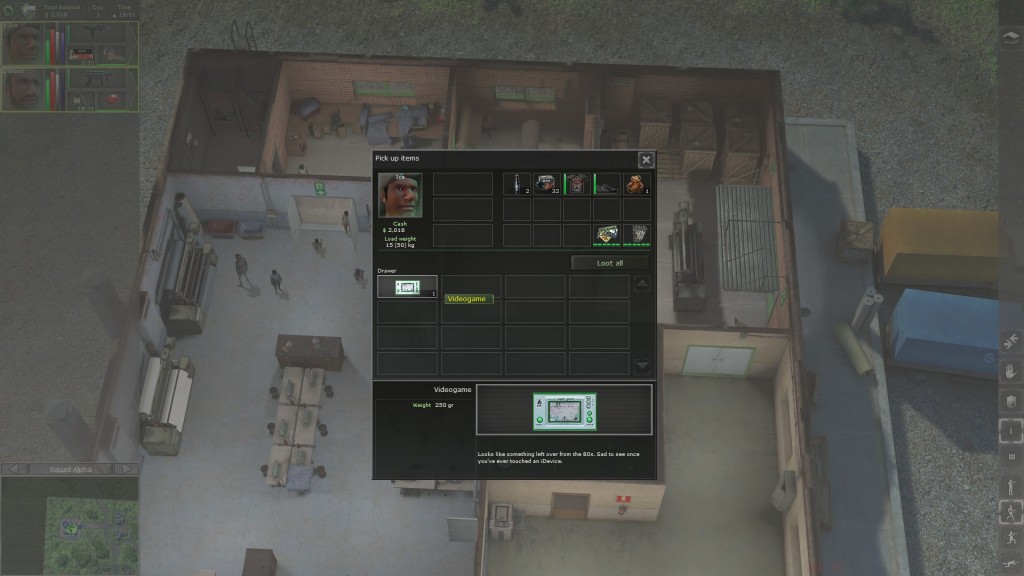Viewport: 1024px width, 576px height.
Task: Toggle the running stance icon on right toolbar
Action: (1009, 514)
